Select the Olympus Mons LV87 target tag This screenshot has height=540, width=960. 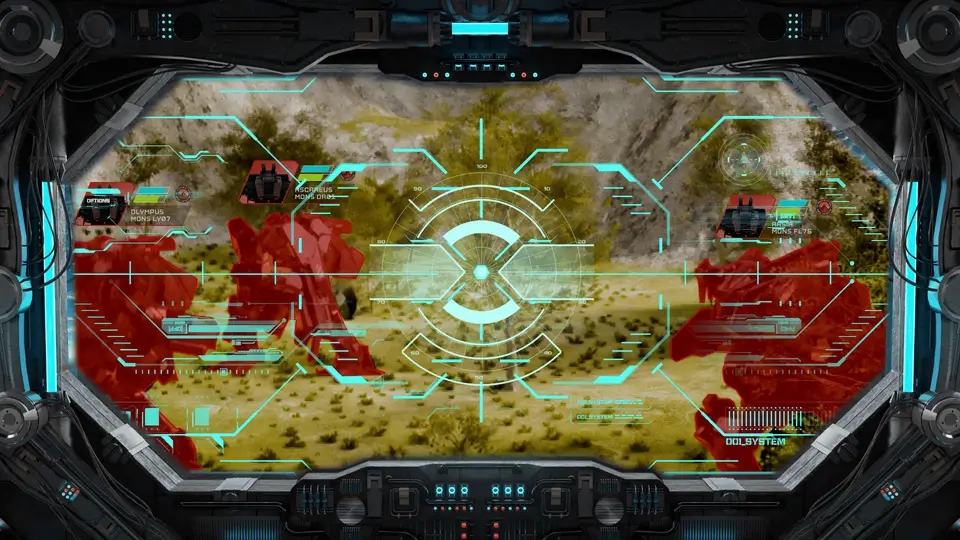click(x=151, y=215)
